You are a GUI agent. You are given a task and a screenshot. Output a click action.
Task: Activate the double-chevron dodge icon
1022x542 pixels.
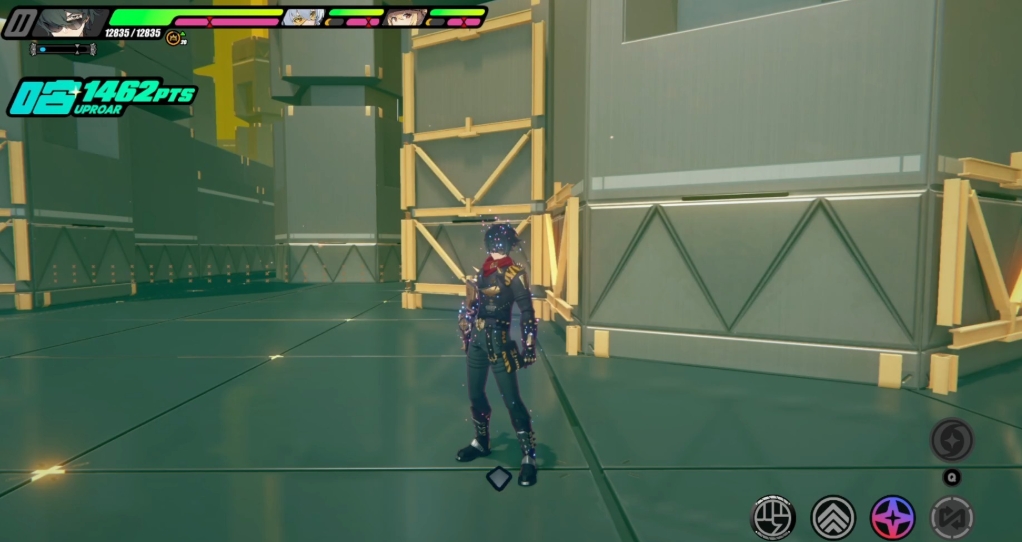[833, 517]
